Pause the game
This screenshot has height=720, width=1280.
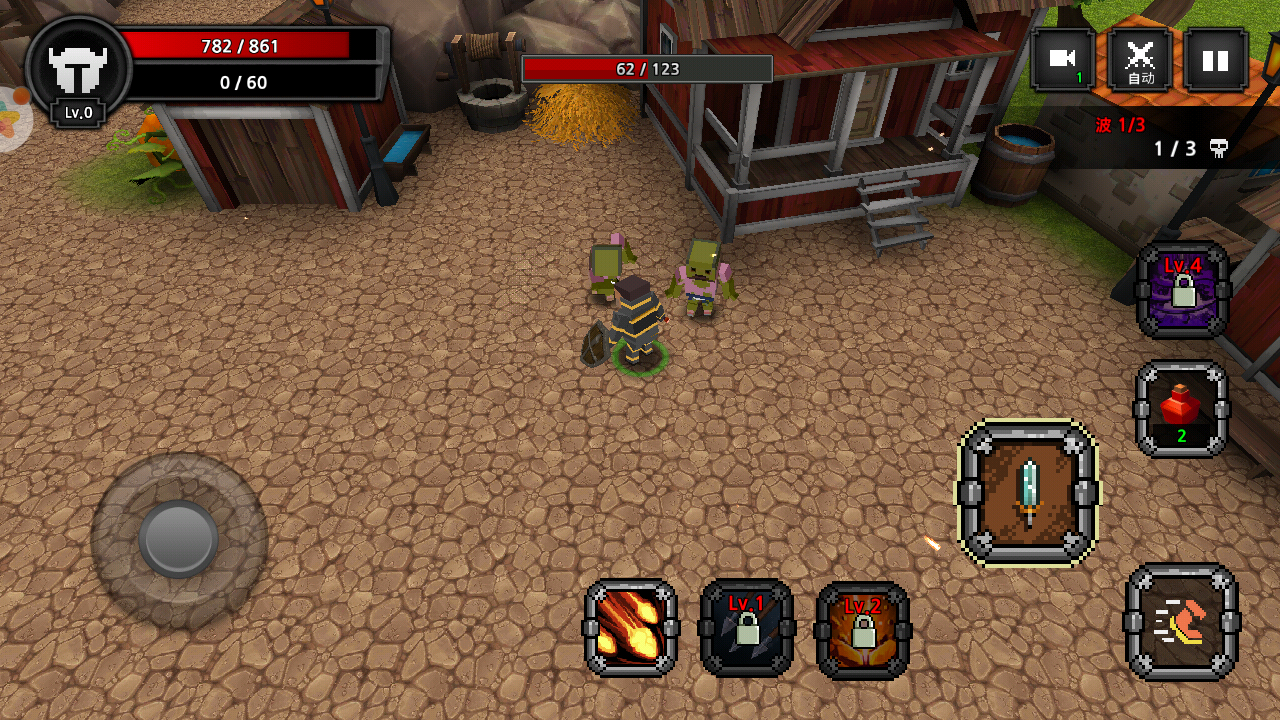pyautogui.click(x=1215, y=60)
